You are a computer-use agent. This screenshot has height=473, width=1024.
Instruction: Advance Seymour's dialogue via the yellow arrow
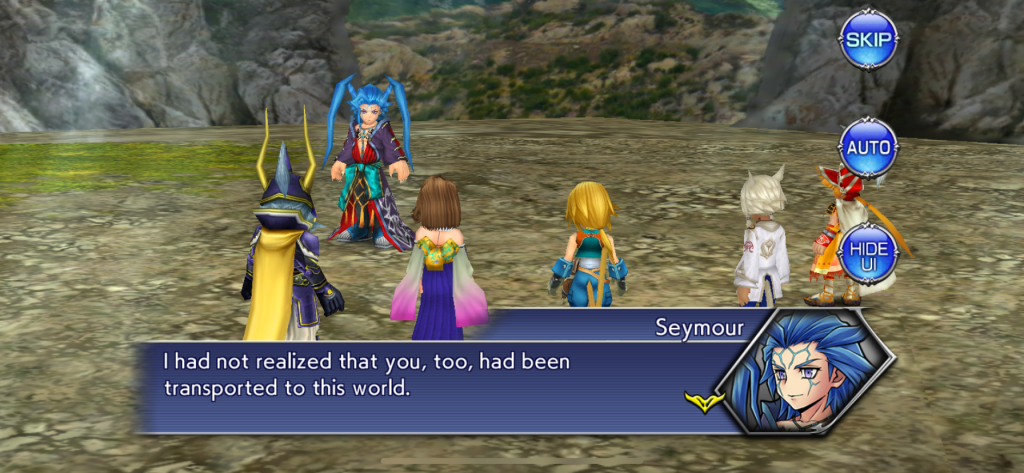(x=704, y=402)
